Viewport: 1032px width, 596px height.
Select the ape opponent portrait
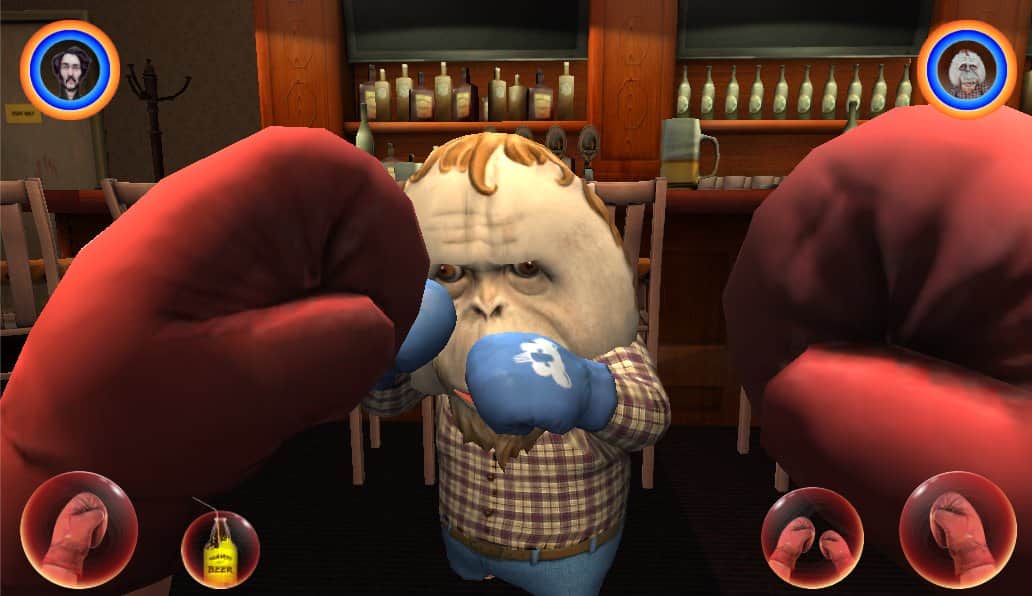tap(967, 69)
